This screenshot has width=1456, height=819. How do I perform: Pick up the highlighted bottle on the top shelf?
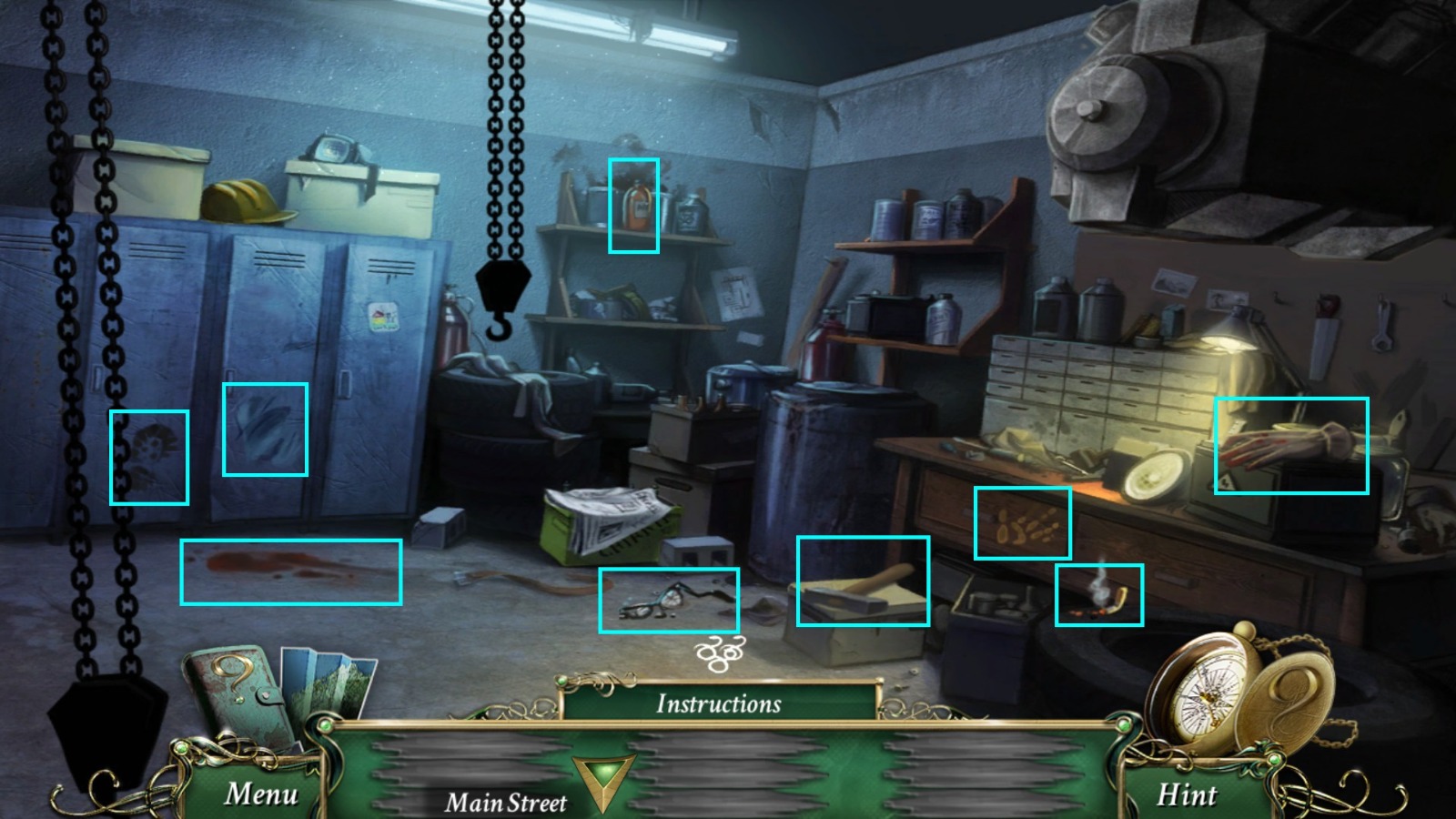click(633, 206)
